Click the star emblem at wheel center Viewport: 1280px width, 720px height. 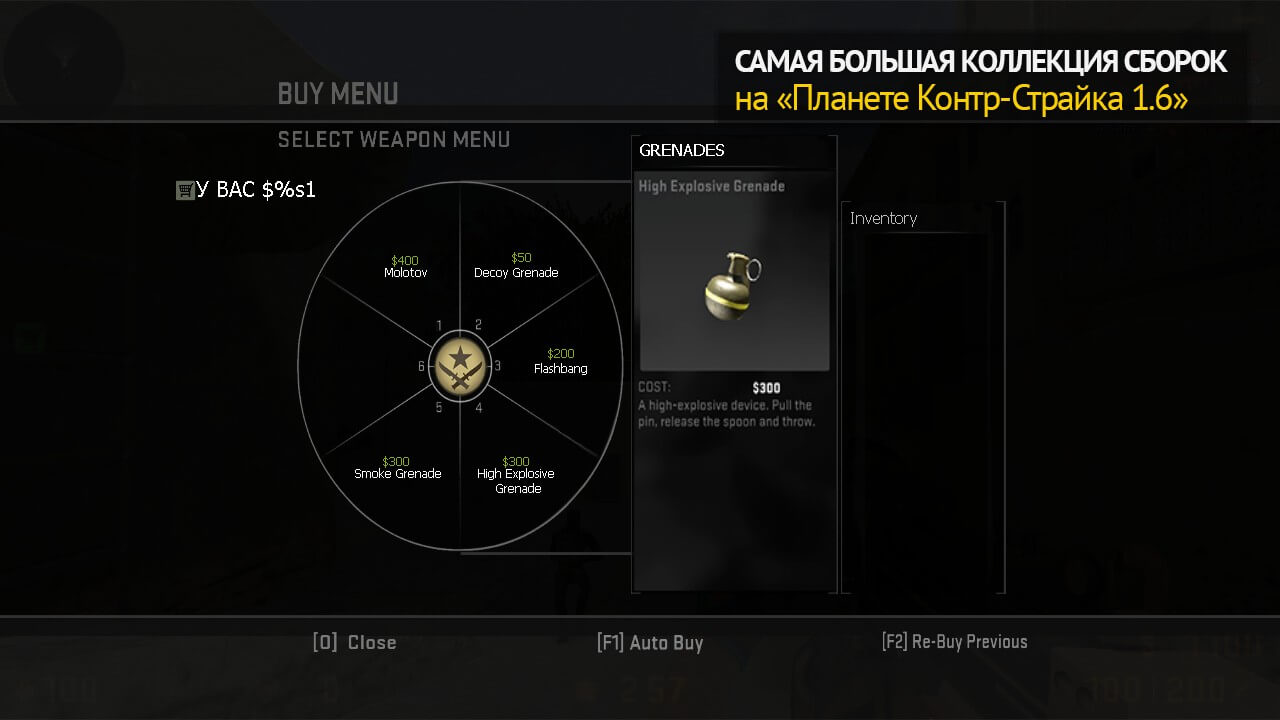459,367
